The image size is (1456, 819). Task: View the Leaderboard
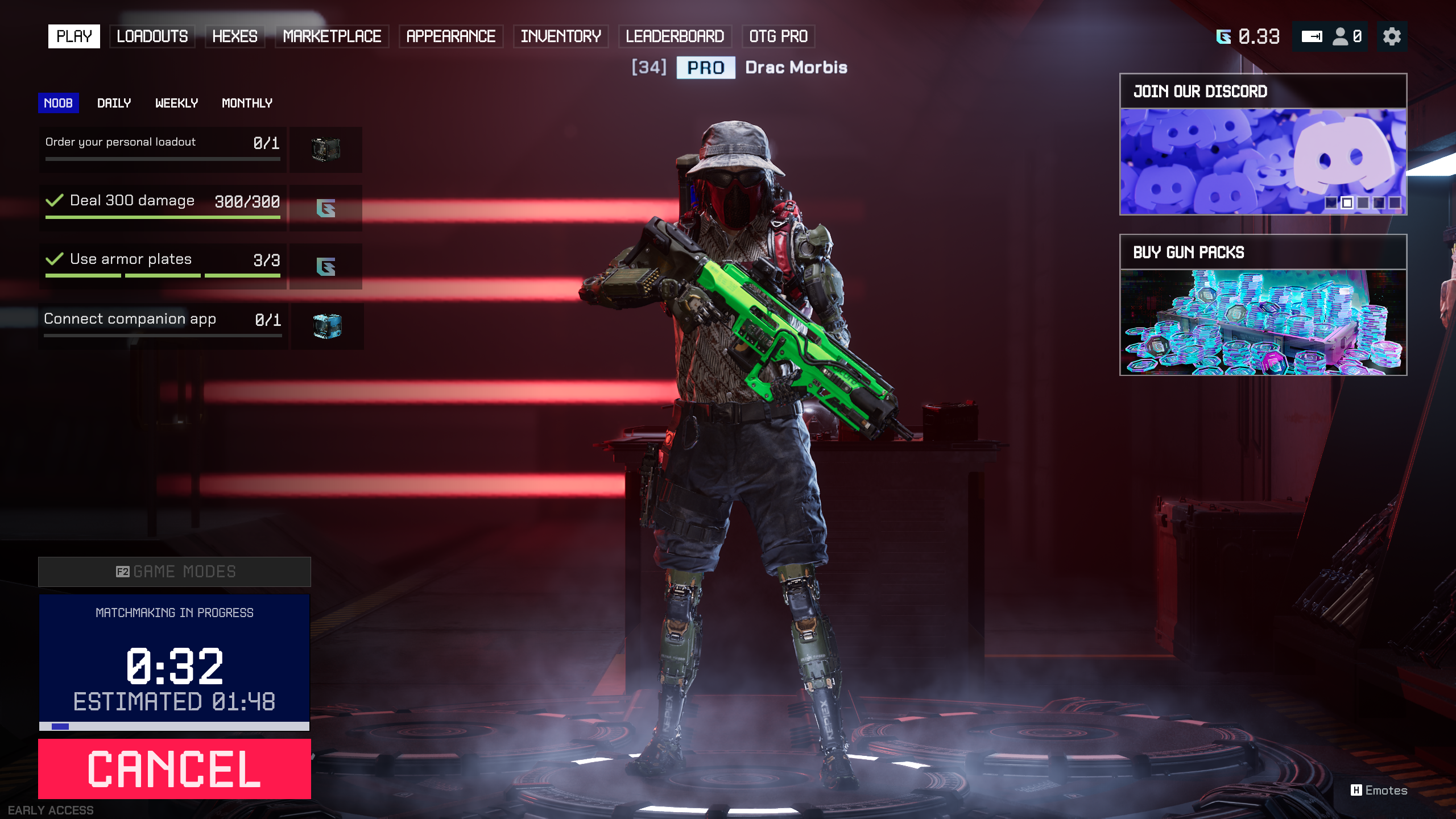(675, 36)
